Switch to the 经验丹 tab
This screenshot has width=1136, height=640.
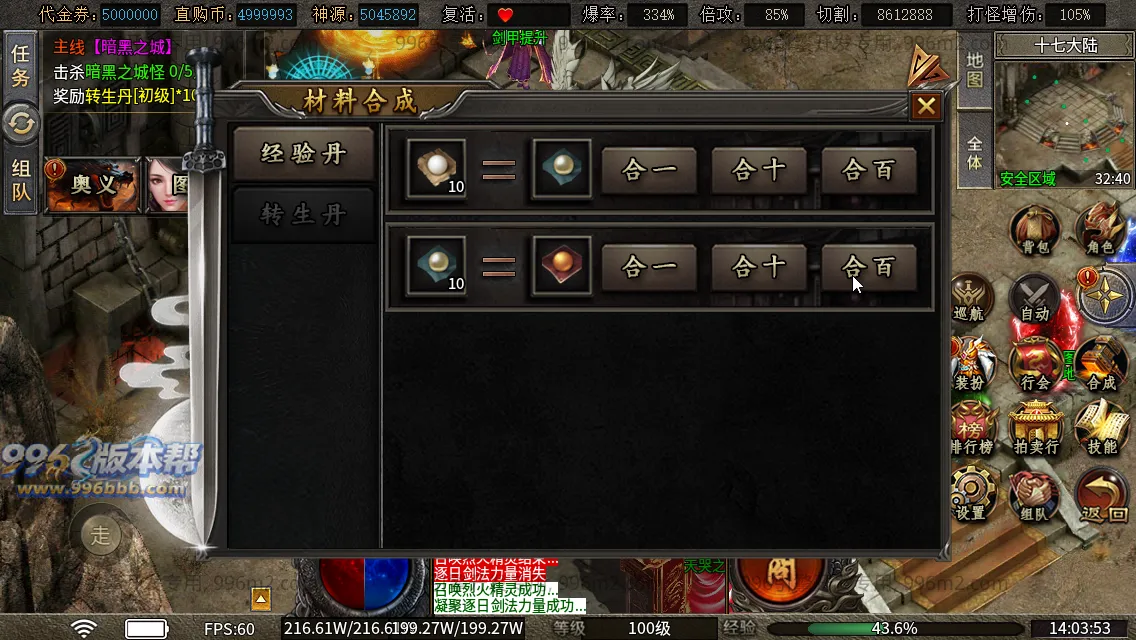coord(303,153)
